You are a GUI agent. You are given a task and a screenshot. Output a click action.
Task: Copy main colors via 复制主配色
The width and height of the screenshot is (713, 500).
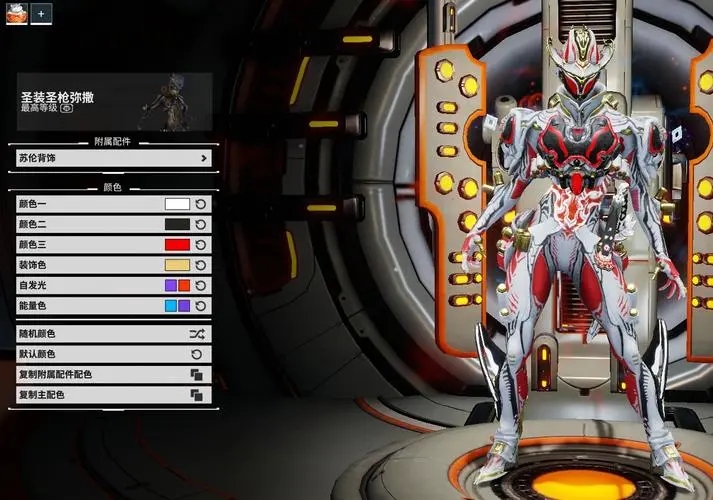click(x=112, y=395)
